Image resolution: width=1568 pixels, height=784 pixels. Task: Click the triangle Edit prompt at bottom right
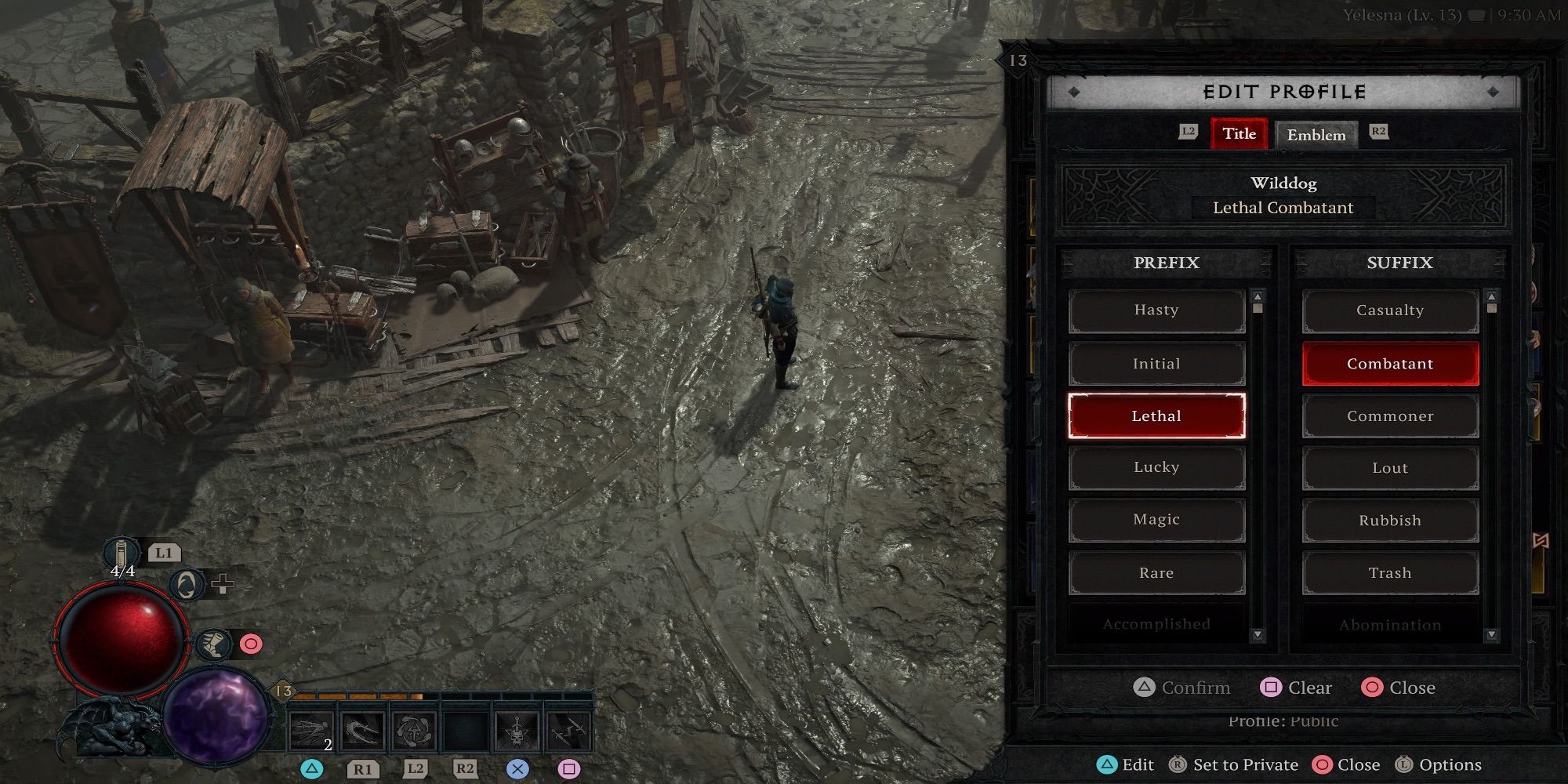coord(1109,764)
